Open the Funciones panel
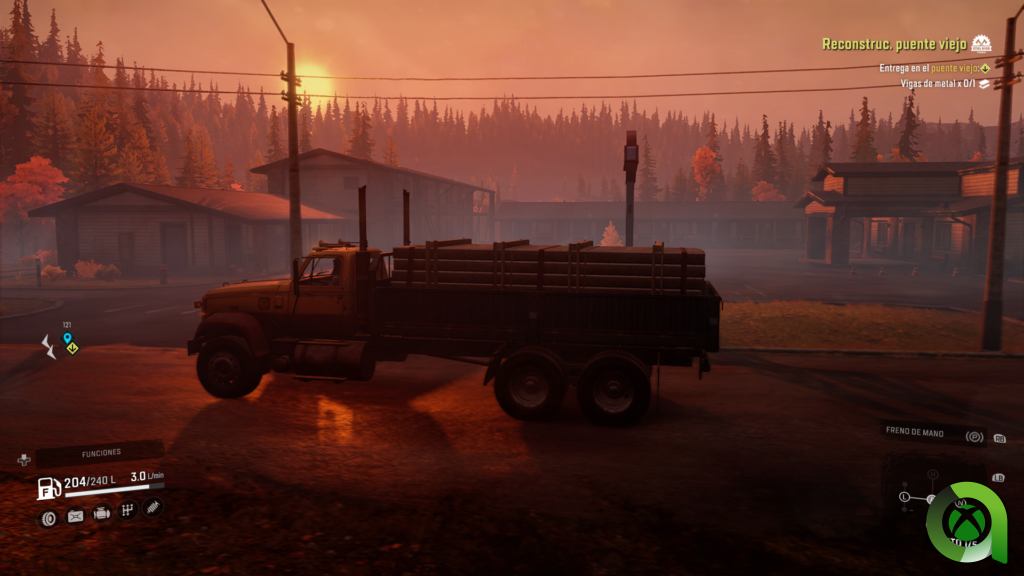 pyautogui.click(x=100, y=453)
